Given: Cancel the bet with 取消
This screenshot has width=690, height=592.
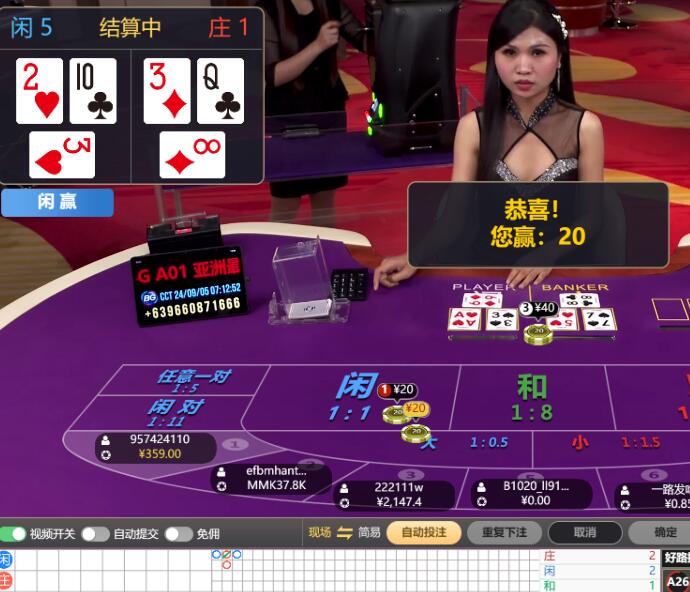Looking at the screenshot, I should pyautogui.click(x=585, y=533).
